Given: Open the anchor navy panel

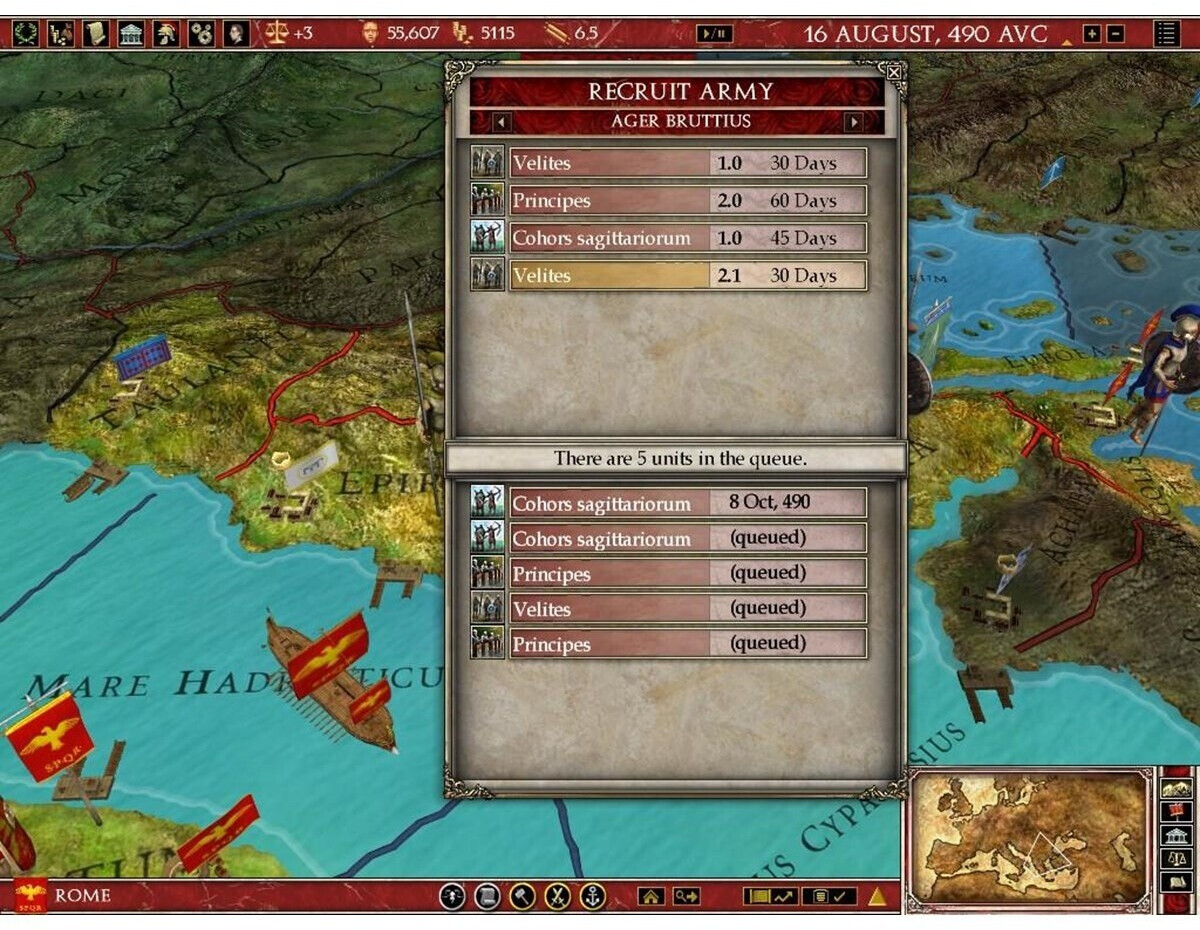Looking at the screenshot, I should (593, 896).
